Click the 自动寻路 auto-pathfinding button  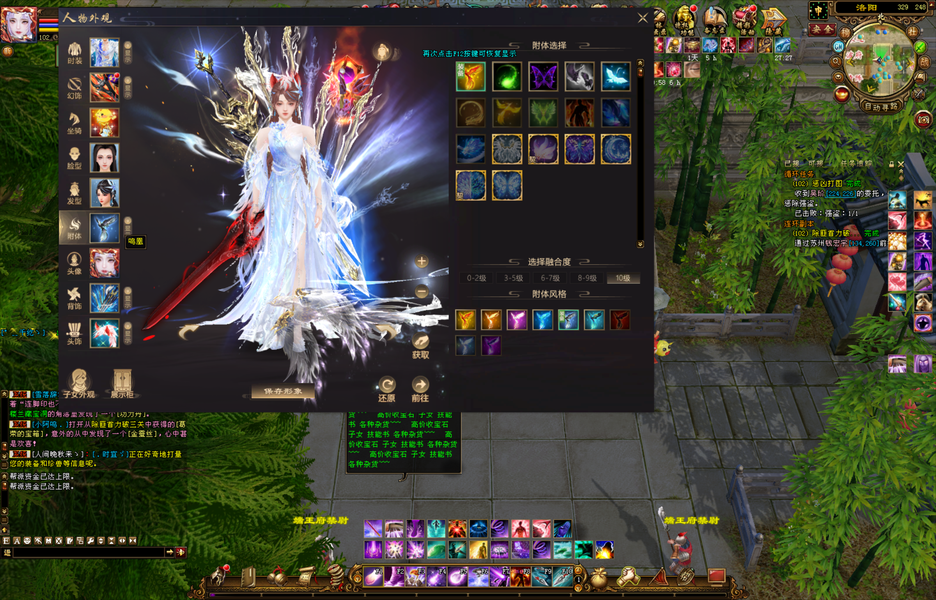(x=882, y=104)
